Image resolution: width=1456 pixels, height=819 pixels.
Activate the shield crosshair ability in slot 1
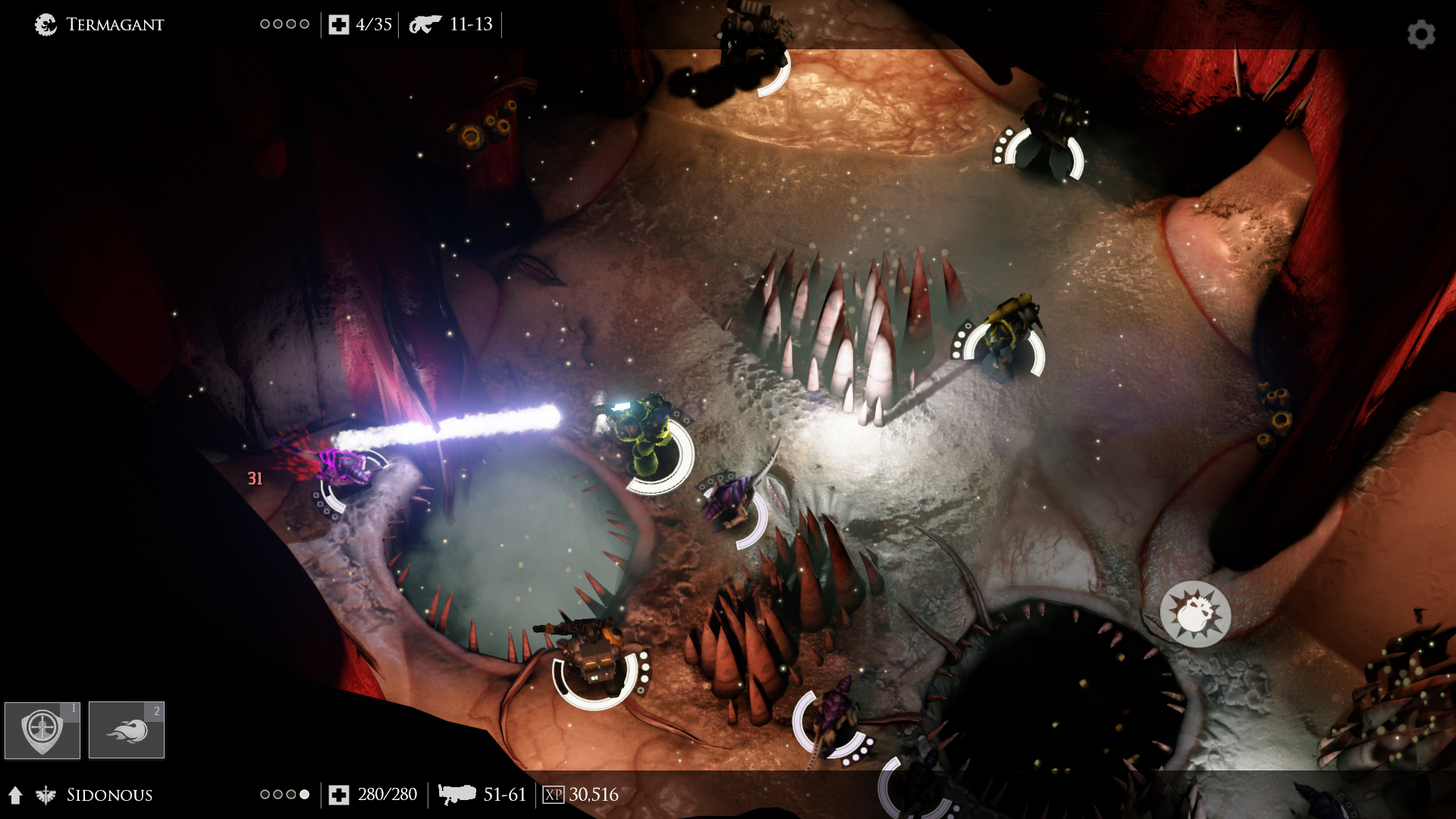42,730
